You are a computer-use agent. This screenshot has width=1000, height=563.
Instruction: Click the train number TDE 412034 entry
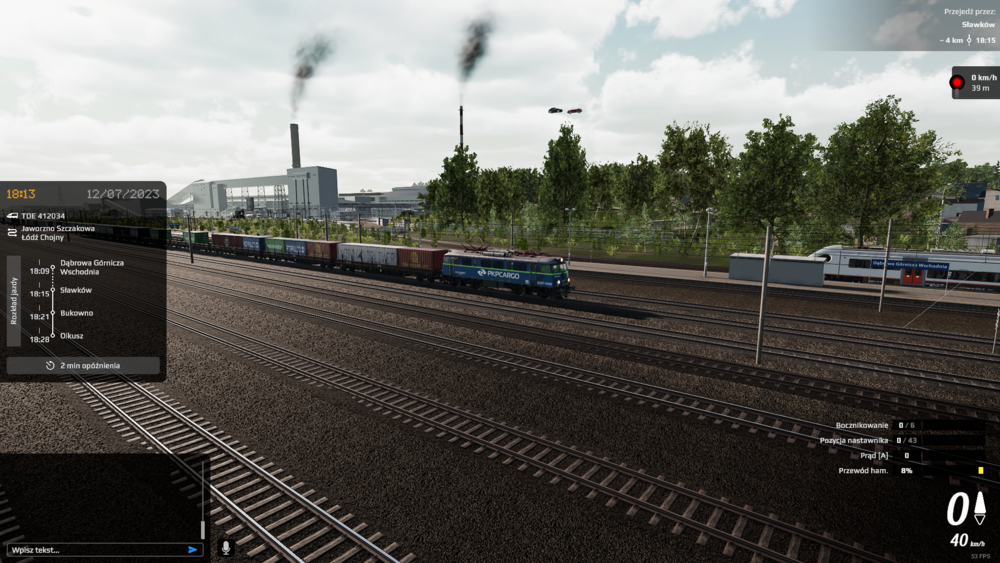[43, 215]
